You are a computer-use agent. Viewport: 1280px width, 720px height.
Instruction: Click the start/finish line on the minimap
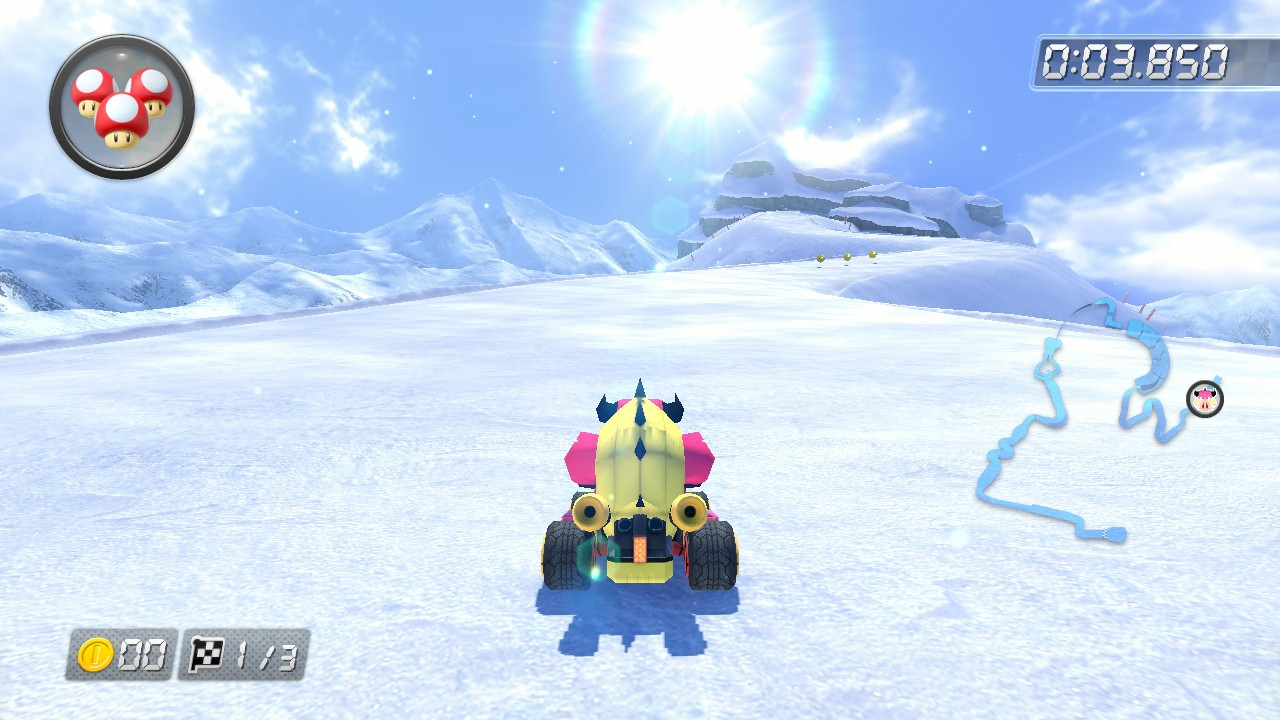1105,535
